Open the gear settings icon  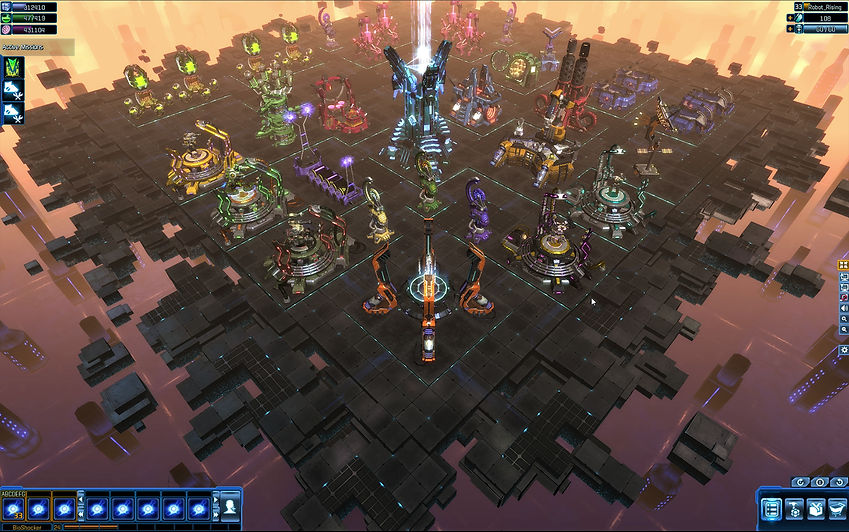[x=844, y=350]
